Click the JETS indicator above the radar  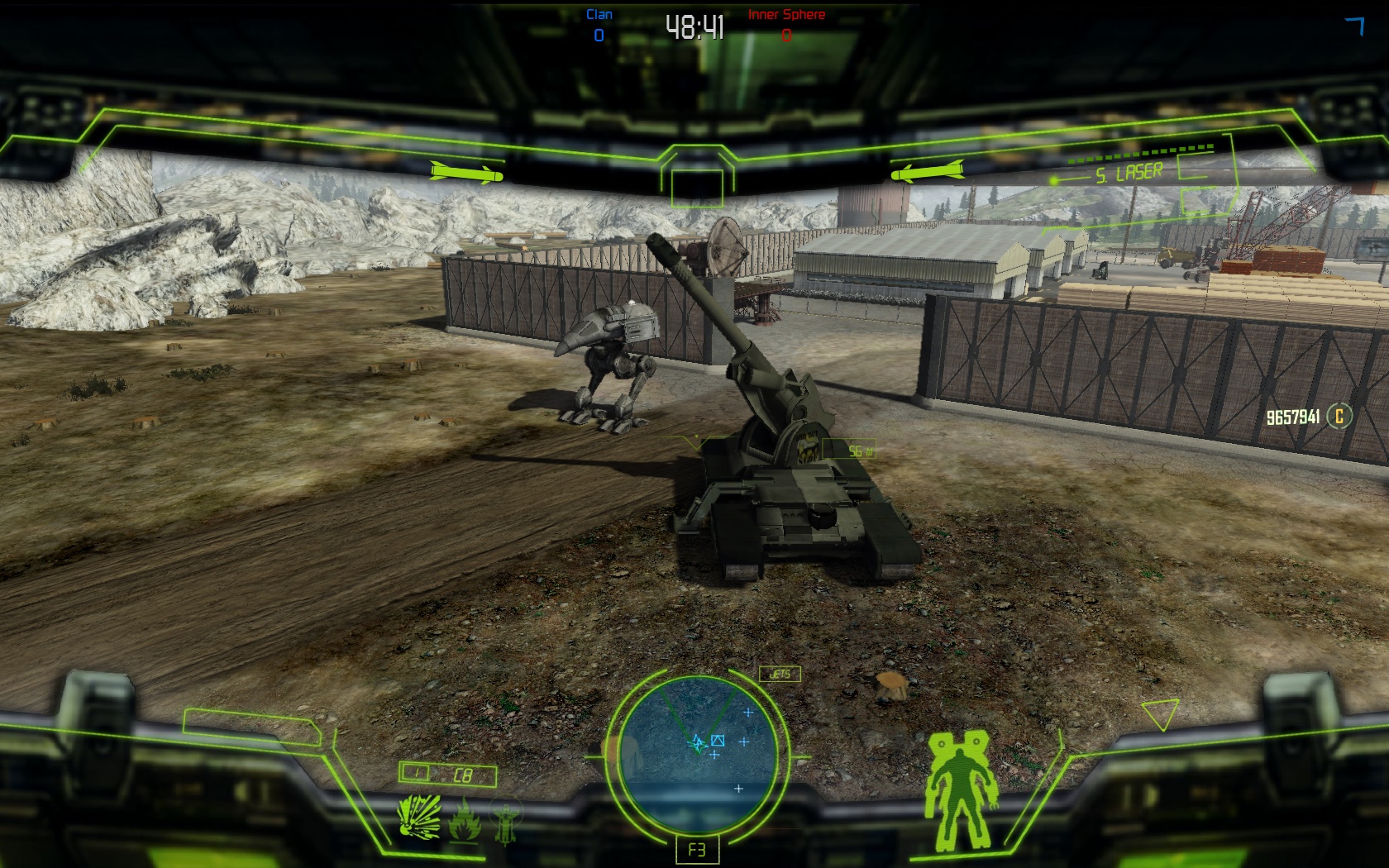click(x=780, y=675)
